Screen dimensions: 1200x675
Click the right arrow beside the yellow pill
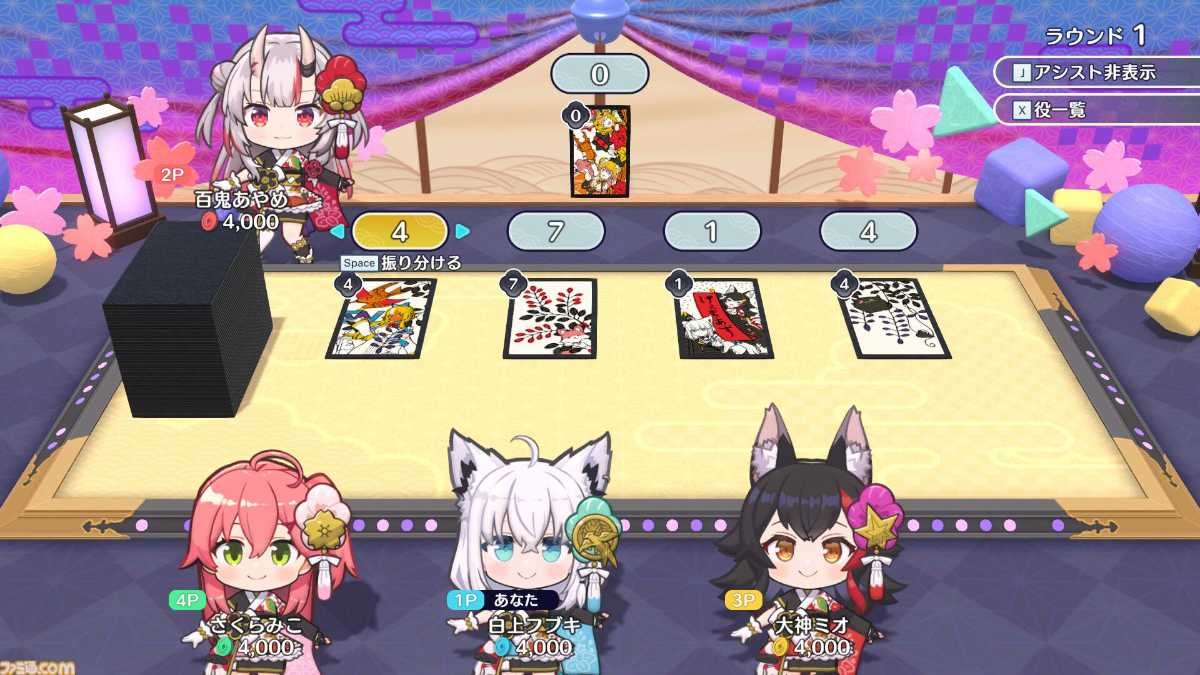[462, 232]
